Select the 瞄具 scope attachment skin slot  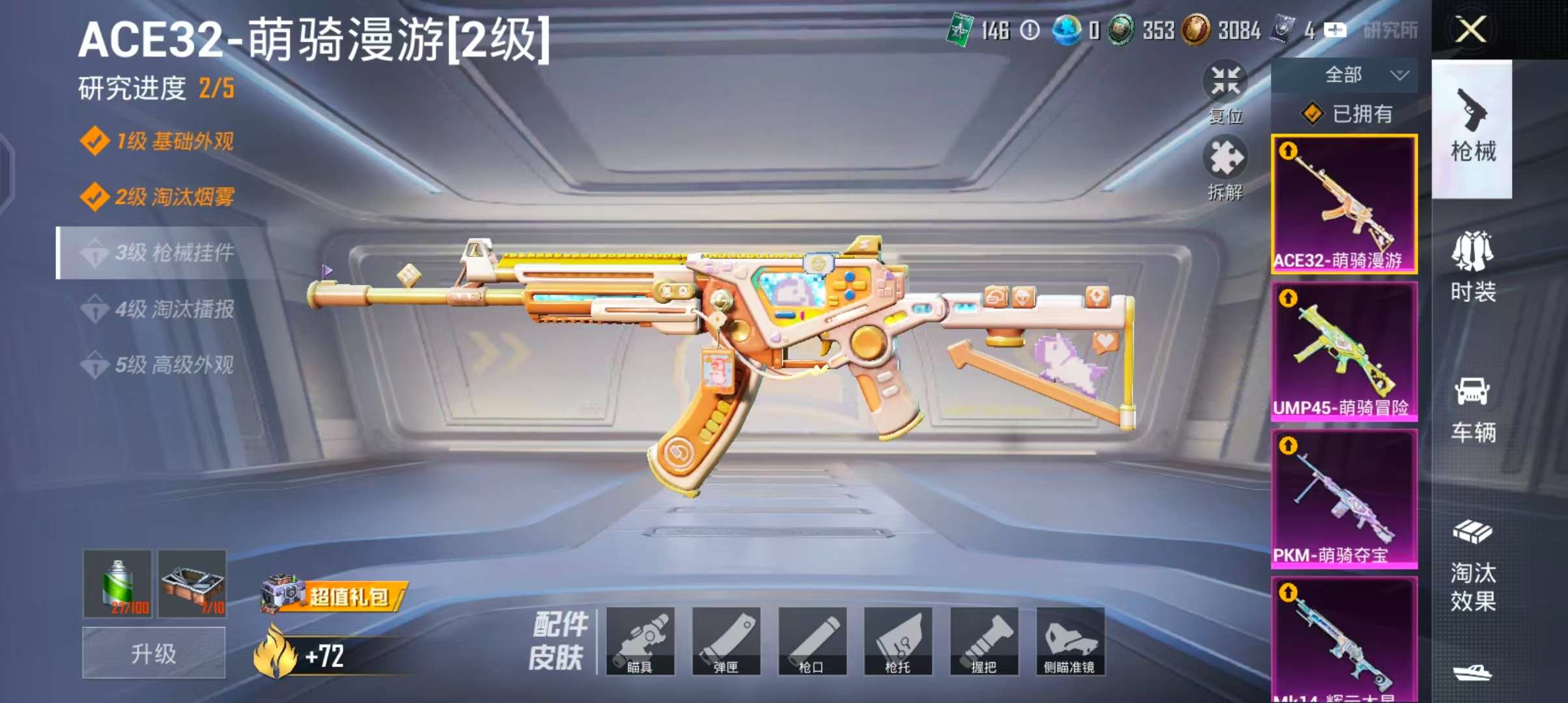(640, 641)
